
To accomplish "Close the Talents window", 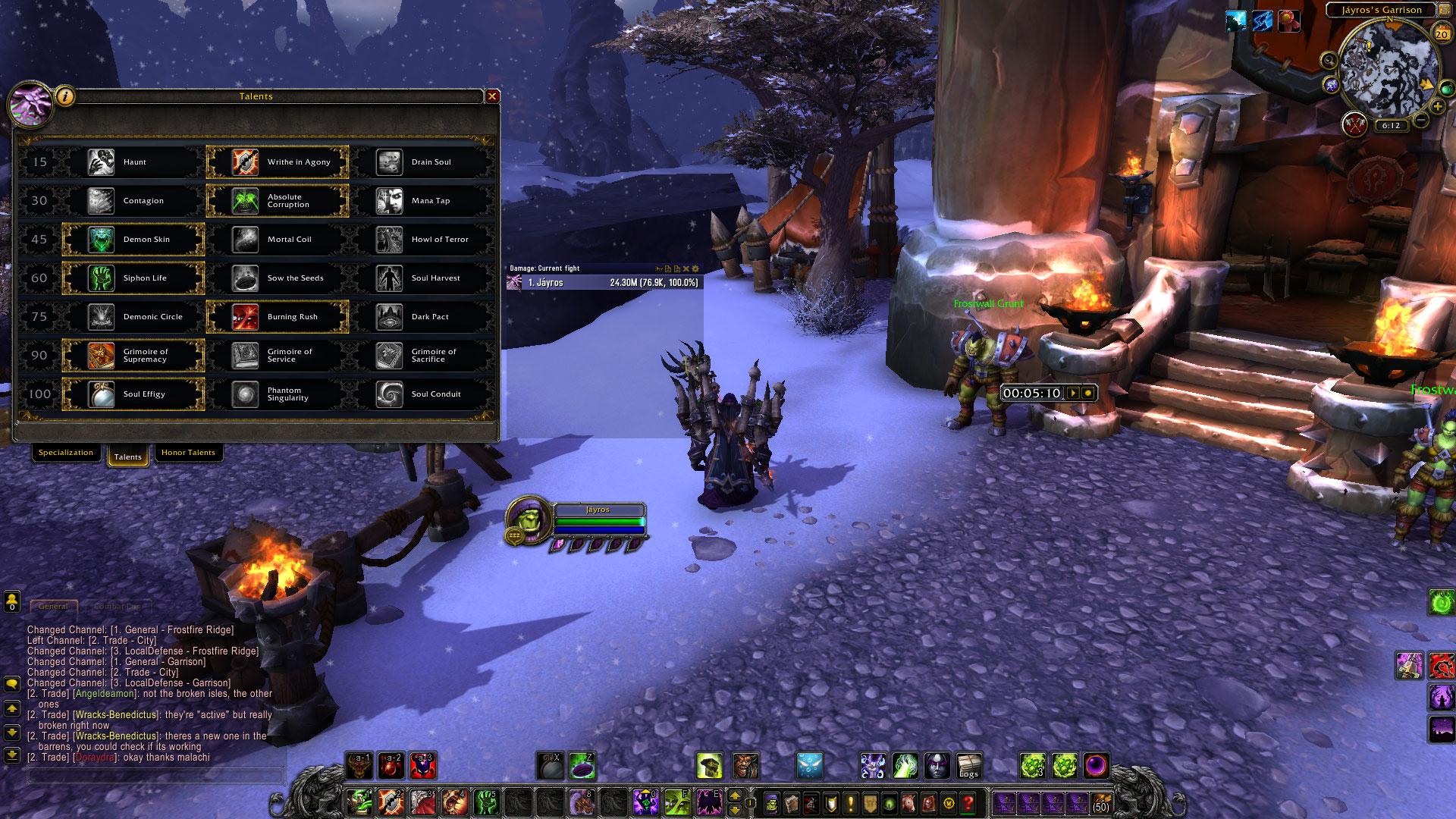I will click(x=492, y=96).
